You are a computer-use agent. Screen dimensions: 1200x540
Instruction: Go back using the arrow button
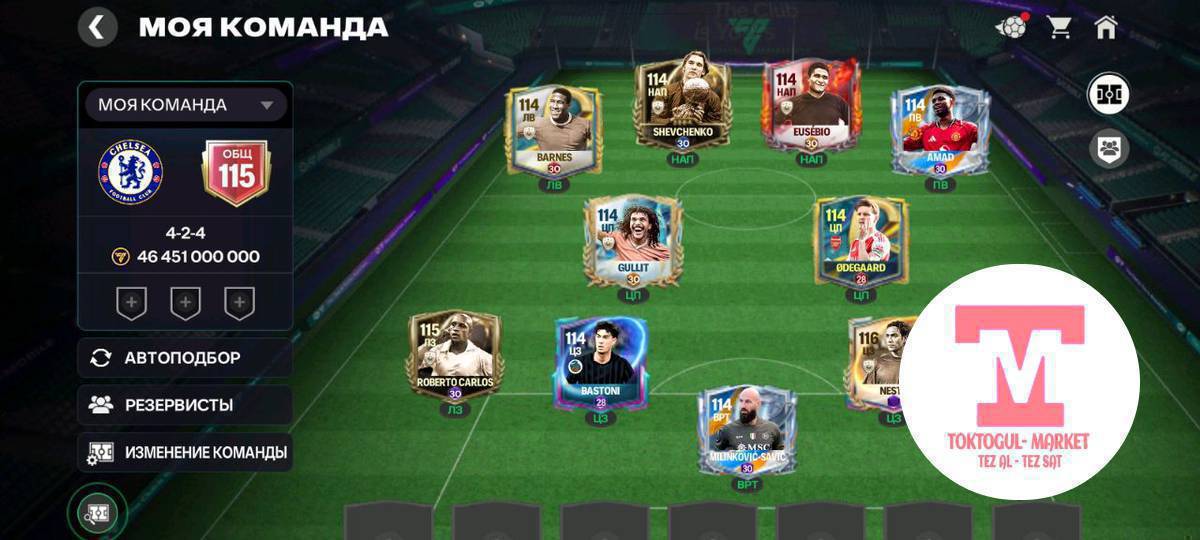pyautogui.click(x=97, y=27)
